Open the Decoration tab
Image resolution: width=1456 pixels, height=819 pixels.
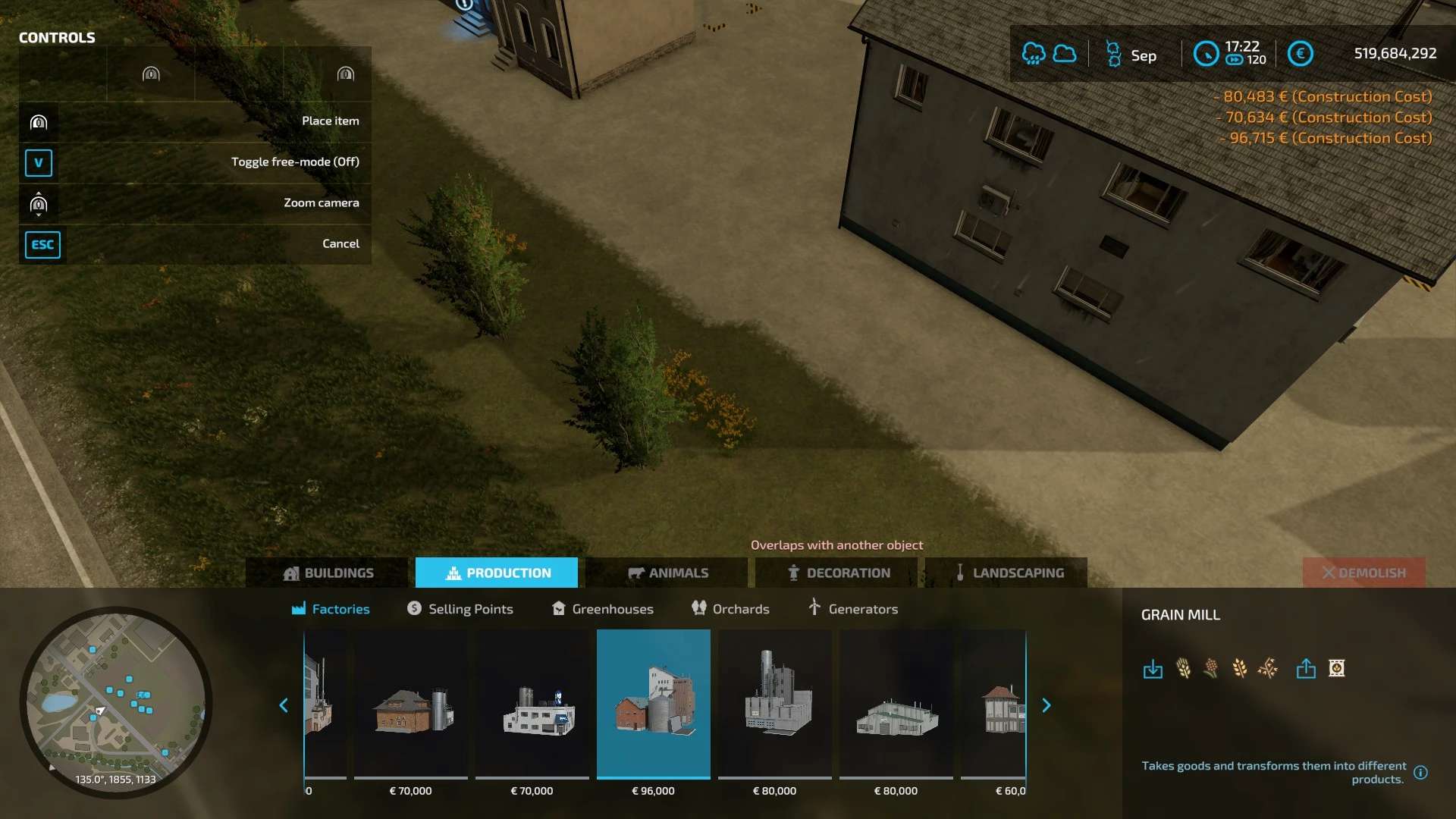click(838, 573)
